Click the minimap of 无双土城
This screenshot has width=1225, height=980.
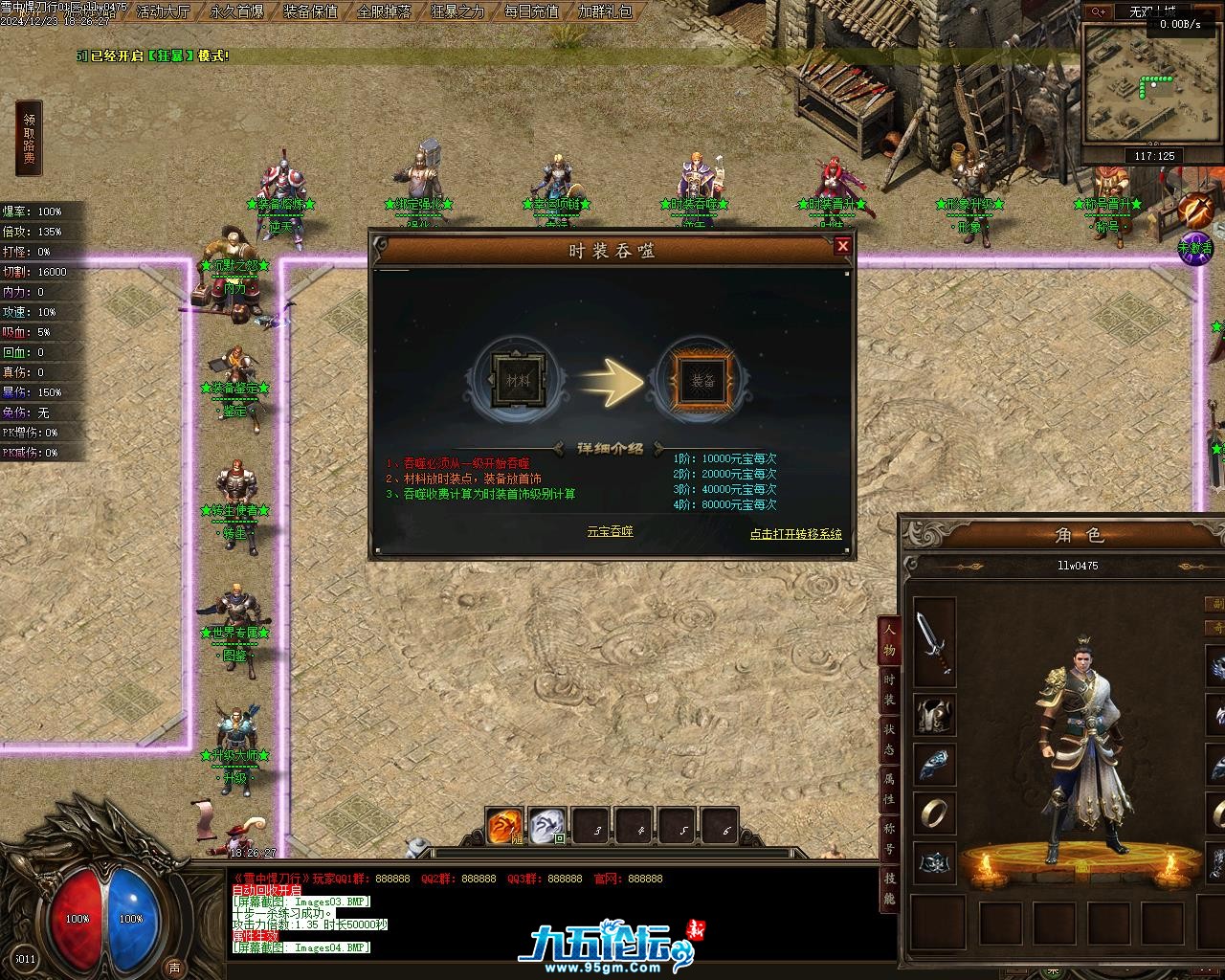(1129, 84)
